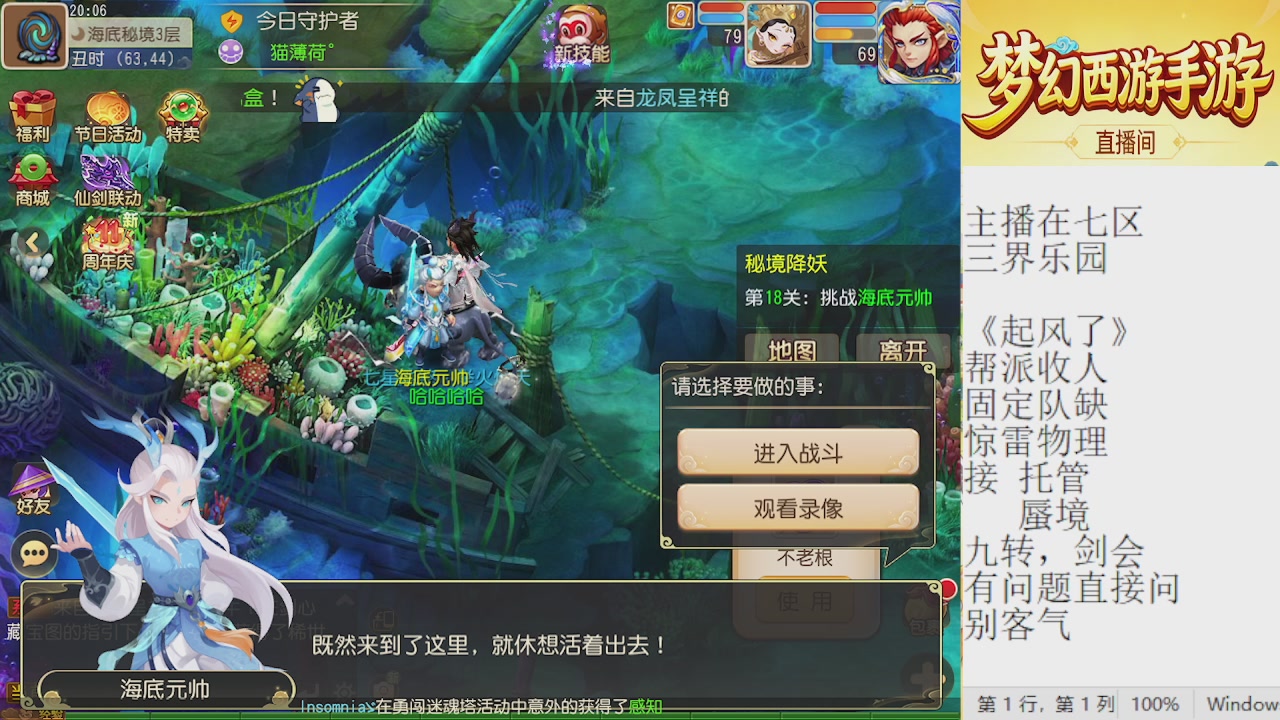
Task: Click the 今日守护者 shield icon
Action: (x=231, y=22)
